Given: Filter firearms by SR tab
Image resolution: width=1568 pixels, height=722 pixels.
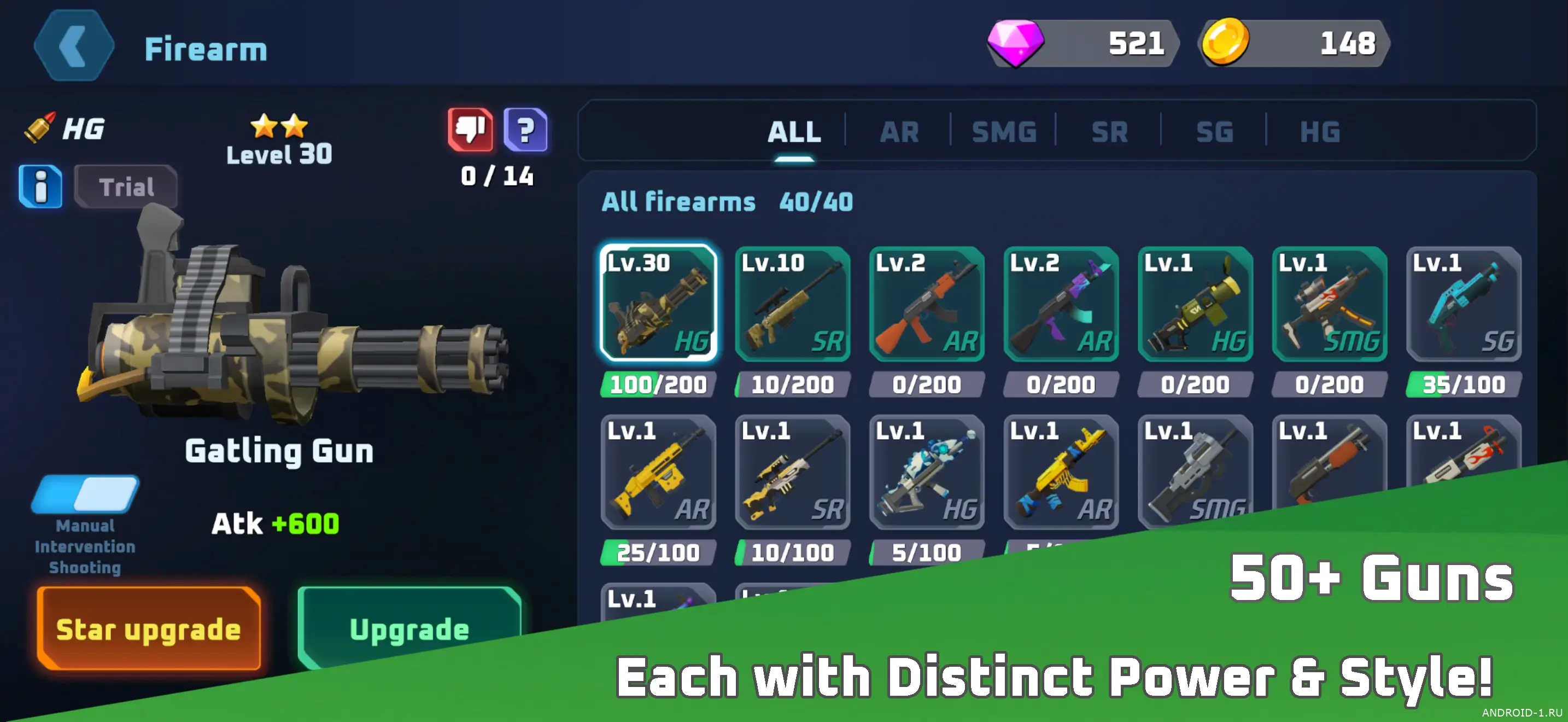Looking at the screenshot, I should (x=1109, y=132).
